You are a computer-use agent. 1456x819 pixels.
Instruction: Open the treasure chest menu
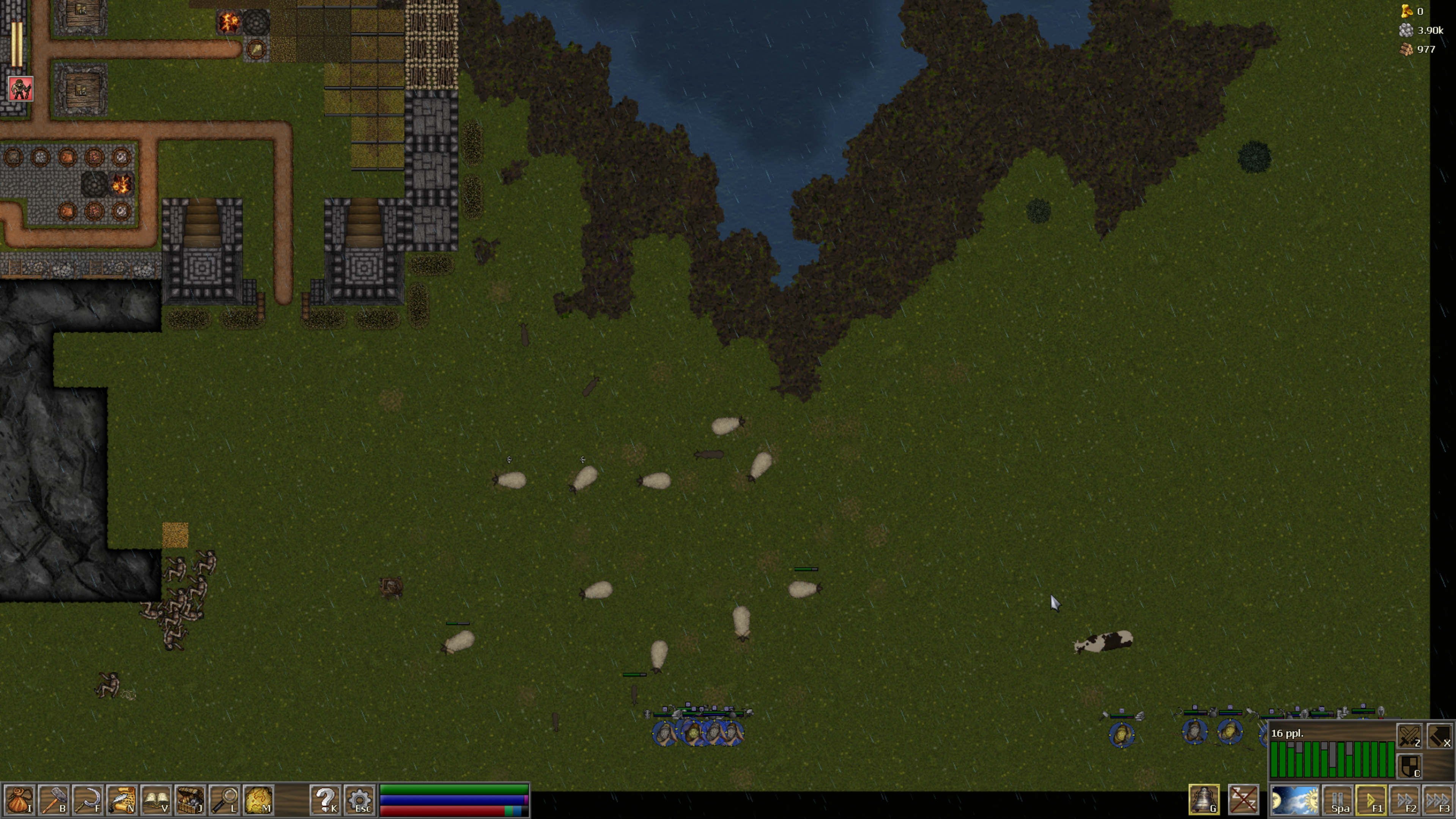point(190,800)
